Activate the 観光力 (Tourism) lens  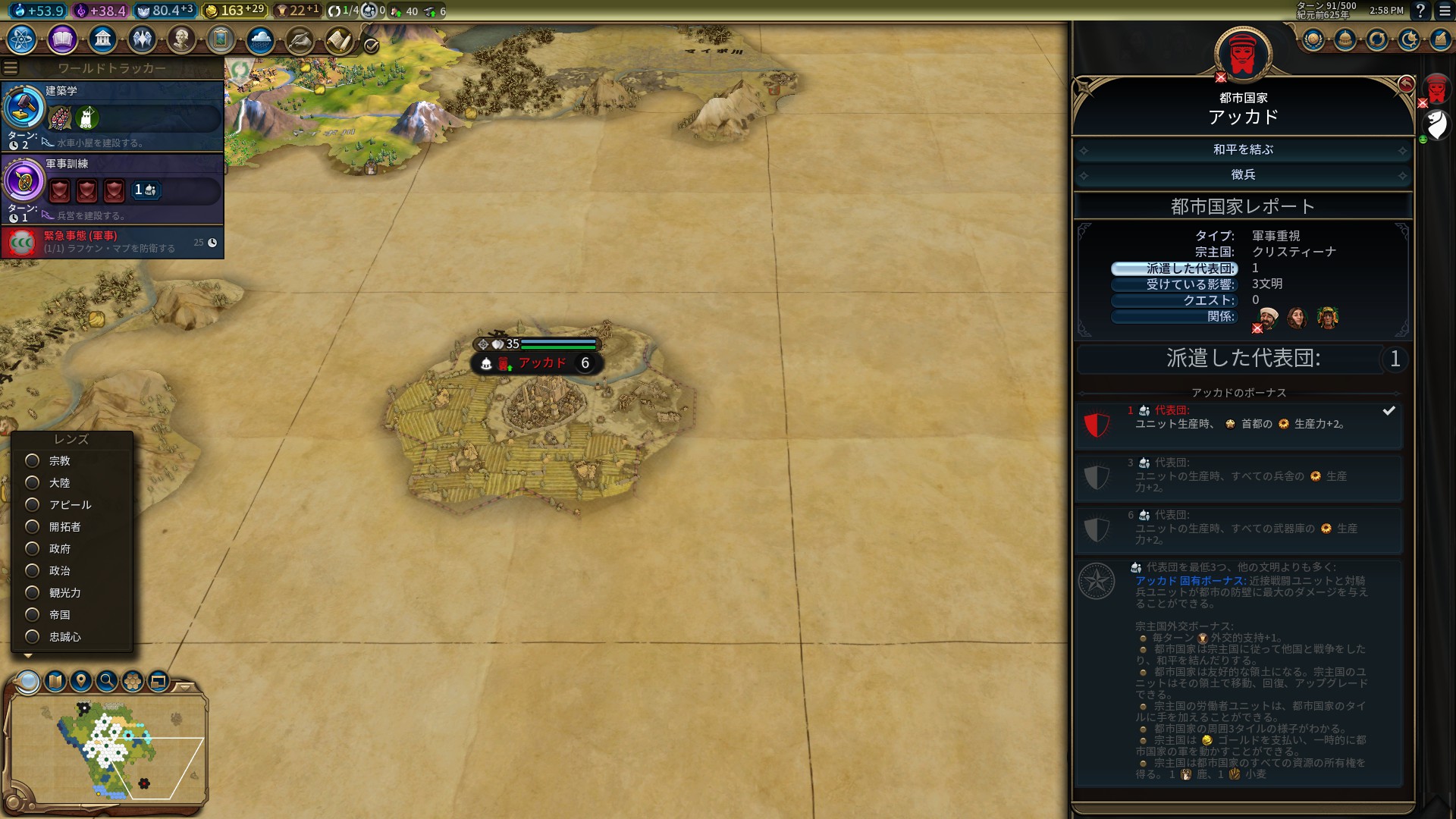pyautogui.click(x=33, y=593)
